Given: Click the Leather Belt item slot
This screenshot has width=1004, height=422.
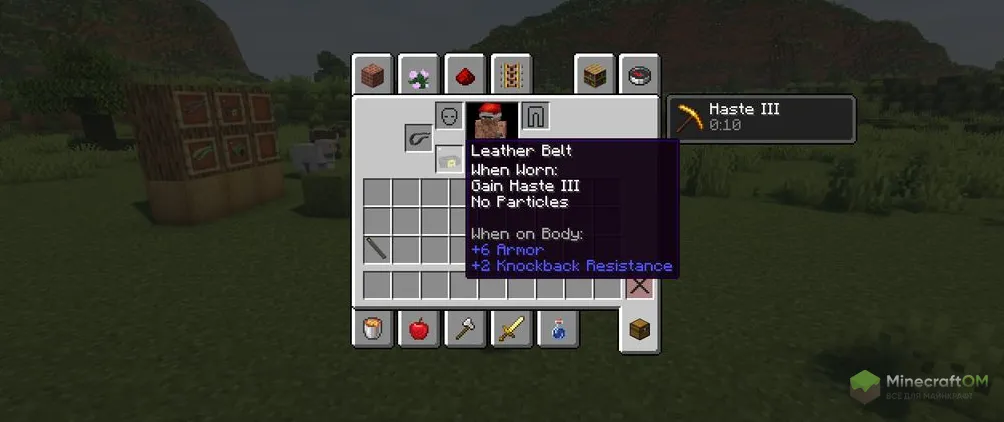Looking at the screenshot, I should point(449,159).
